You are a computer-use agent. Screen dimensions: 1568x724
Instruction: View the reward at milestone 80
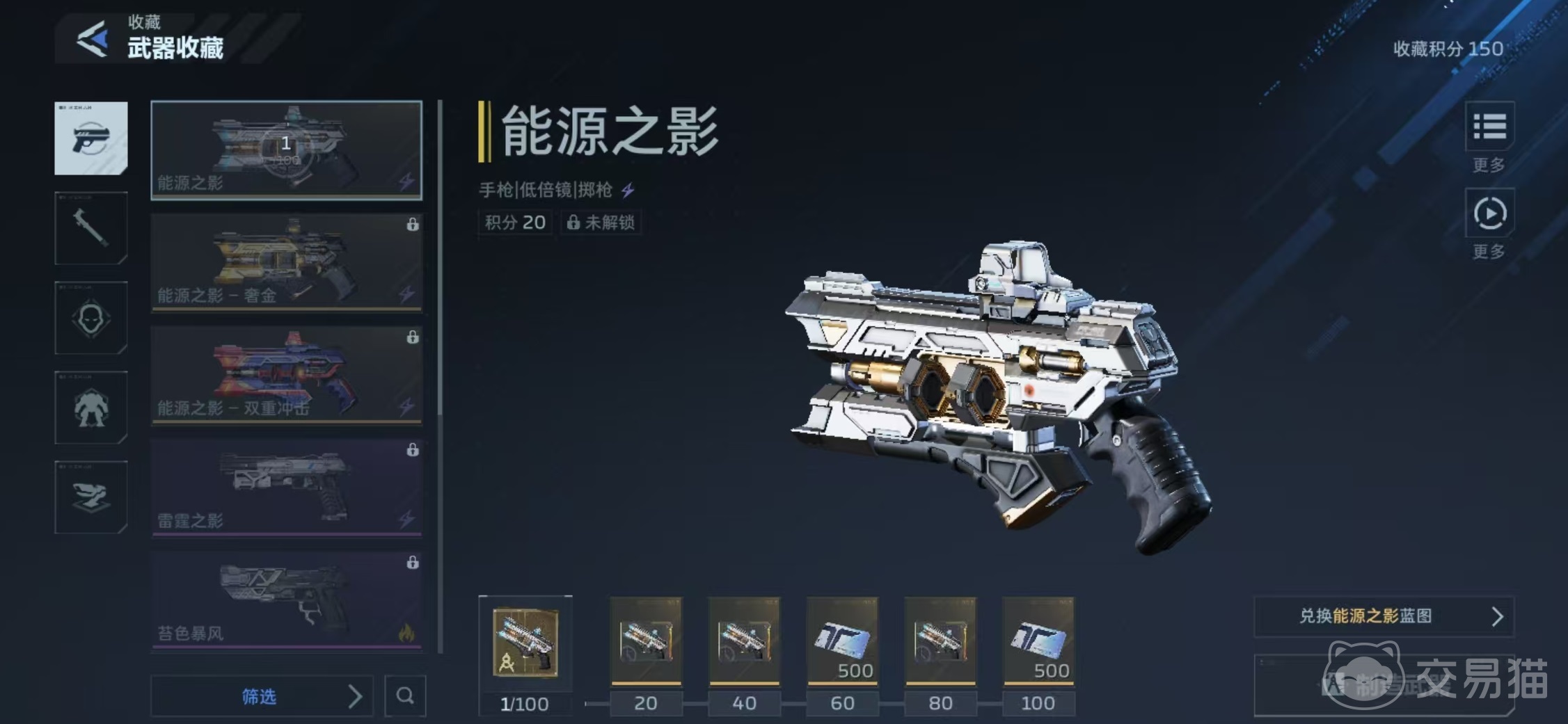click(940, 641)
